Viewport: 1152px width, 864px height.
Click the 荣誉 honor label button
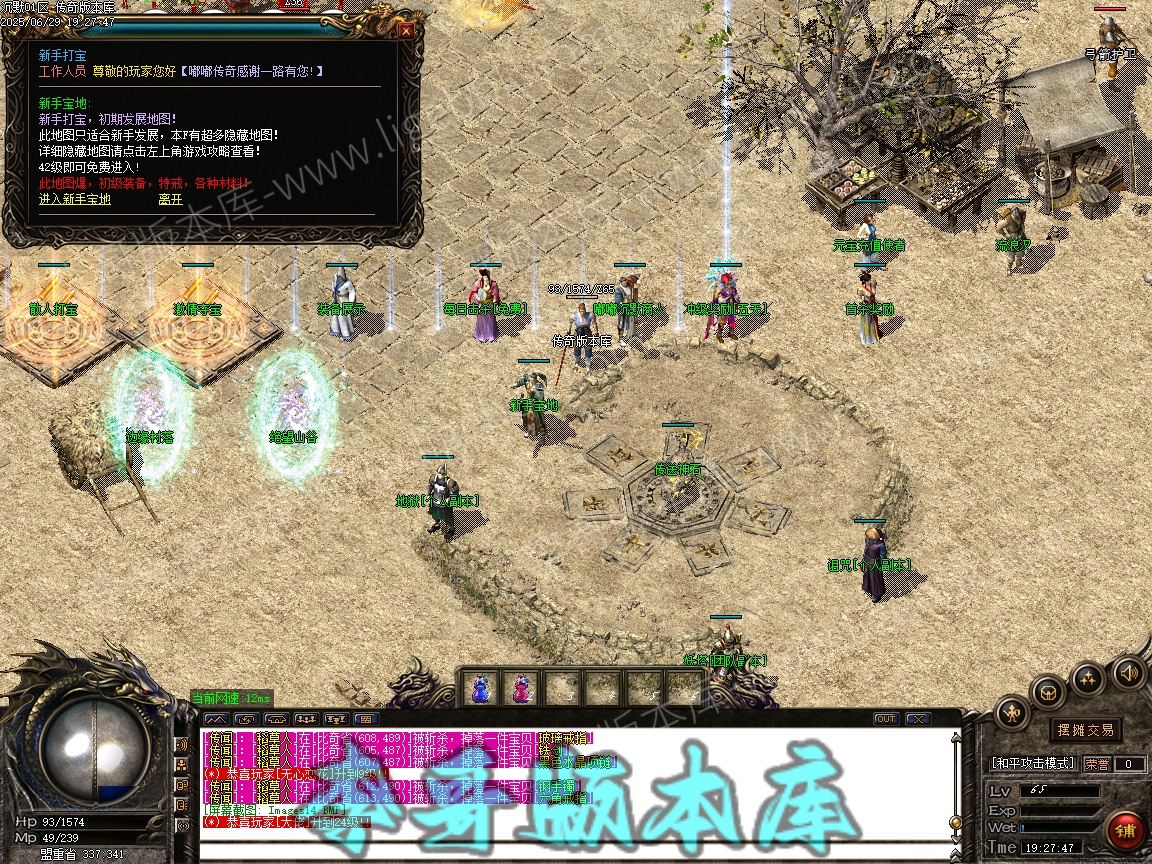[1097, 764]
